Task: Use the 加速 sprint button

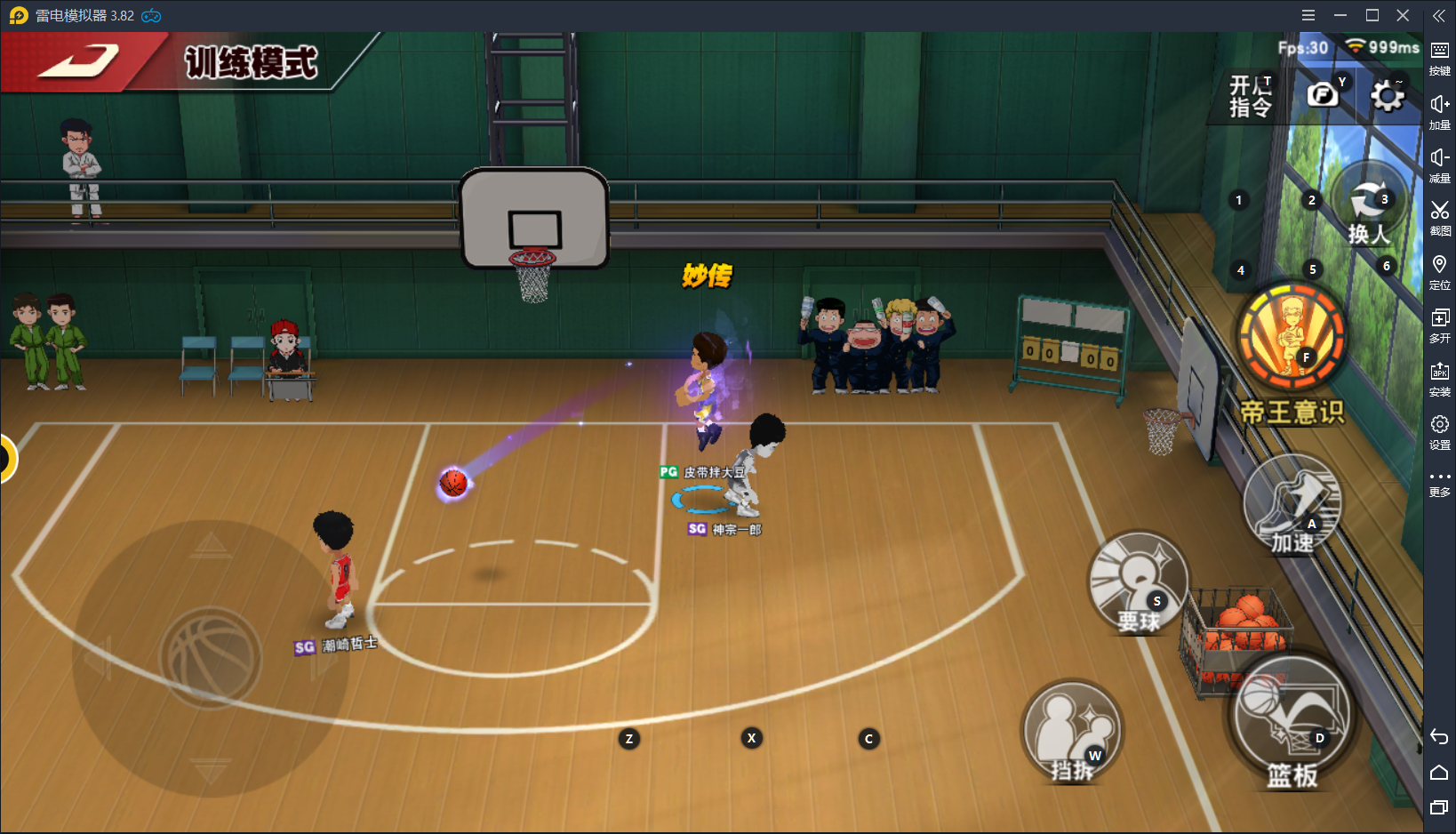Action: point(1292,505)
